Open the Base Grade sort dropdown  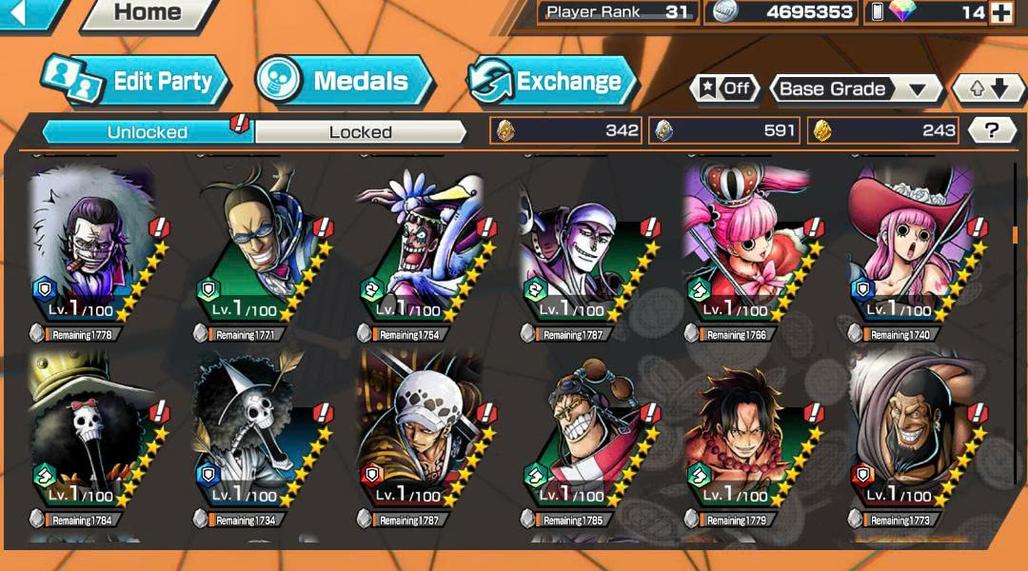(x=855, y=89)
